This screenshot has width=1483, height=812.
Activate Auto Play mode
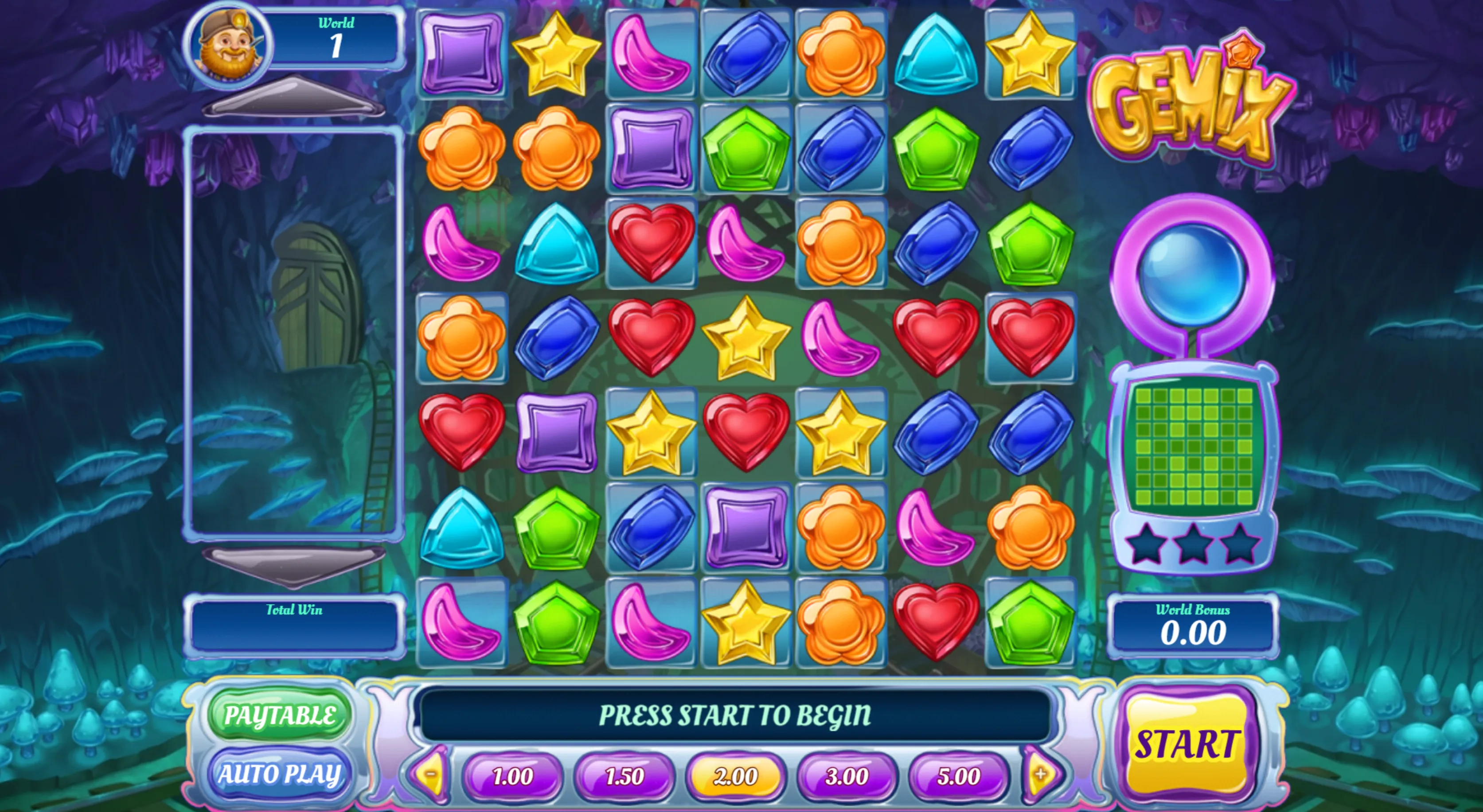[x=279, y=774]
